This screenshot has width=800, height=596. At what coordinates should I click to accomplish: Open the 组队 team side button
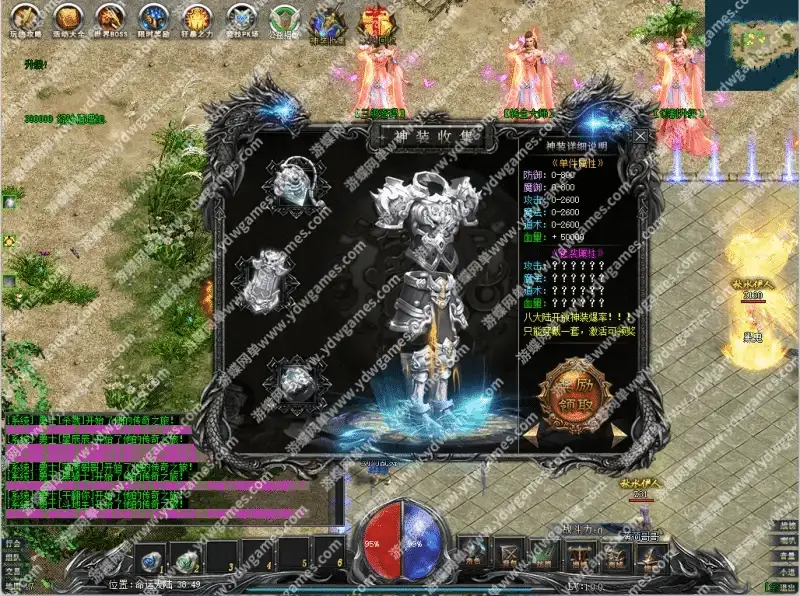(x=11, y=557)
